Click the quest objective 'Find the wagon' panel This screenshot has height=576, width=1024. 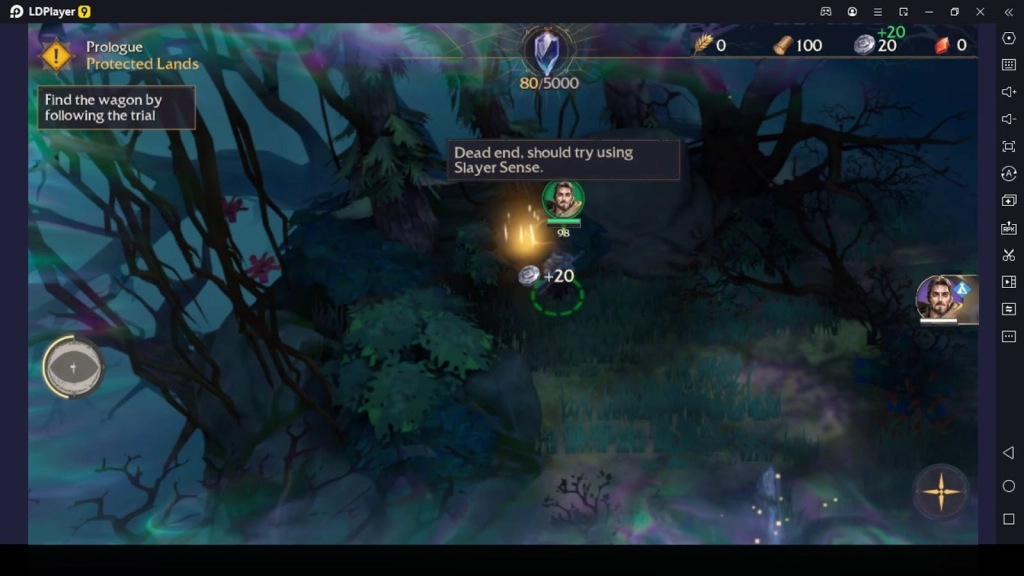(116, 108)
